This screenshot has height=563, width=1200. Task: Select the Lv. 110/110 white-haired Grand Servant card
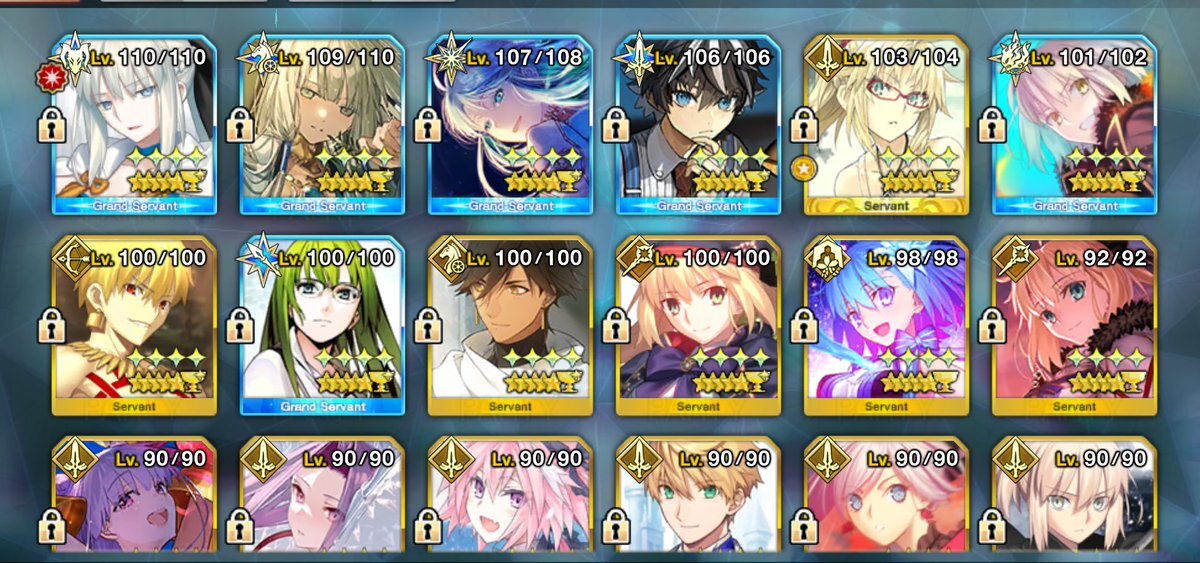coord(133,125)
